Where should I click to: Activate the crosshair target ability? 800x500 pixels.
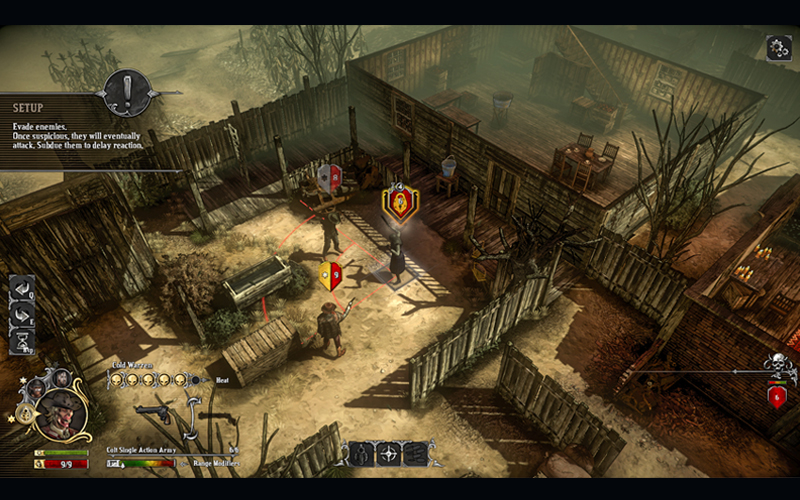387,453
